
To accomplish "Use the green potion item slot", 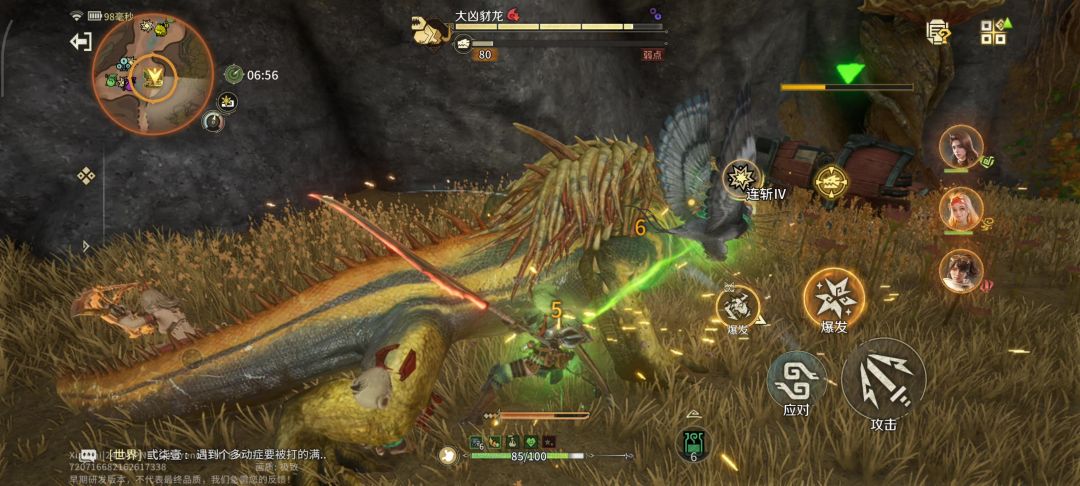I will click(693, 441).
